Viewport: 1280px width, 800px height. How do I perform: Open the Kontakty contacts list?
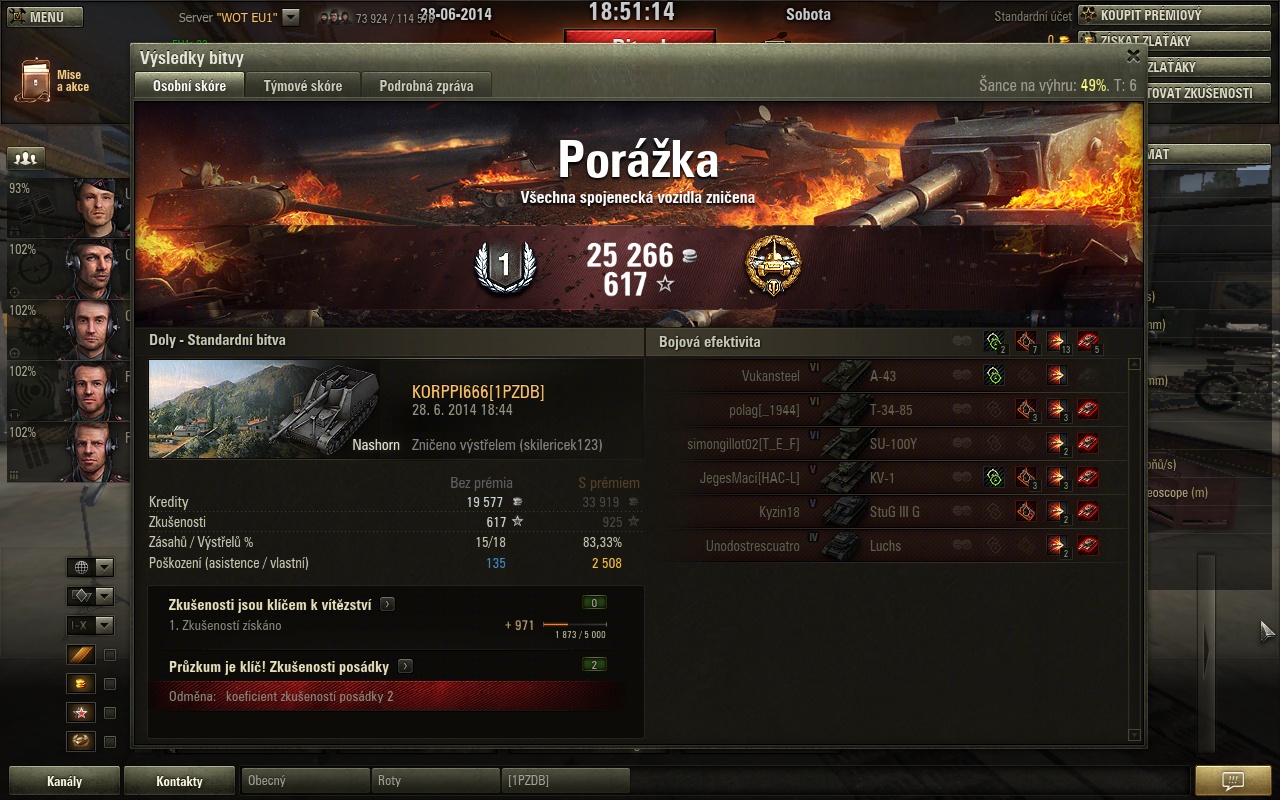click(180, 781)
